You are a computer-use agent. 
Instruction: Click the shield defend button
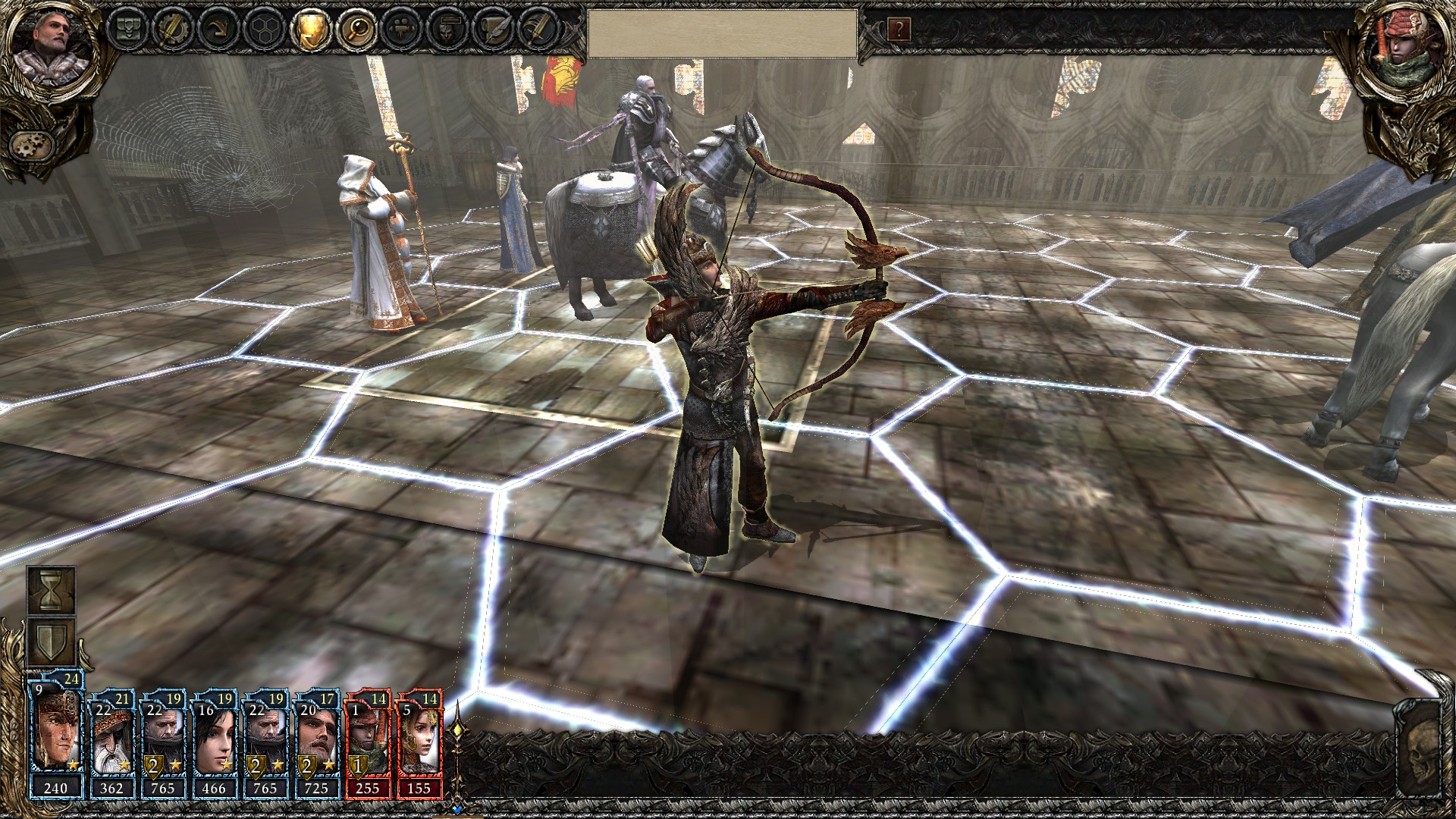tap(52, 642)
